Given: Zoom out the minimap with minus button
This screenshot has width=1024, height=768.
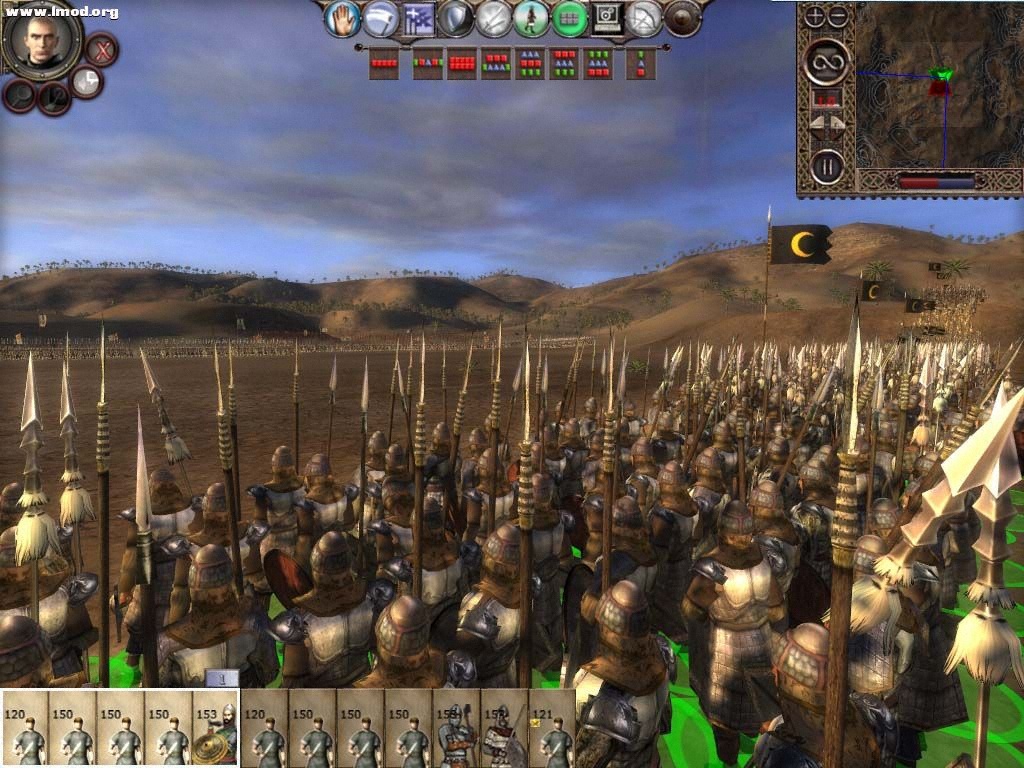Looking at the screenshot, I should [838, 16].
